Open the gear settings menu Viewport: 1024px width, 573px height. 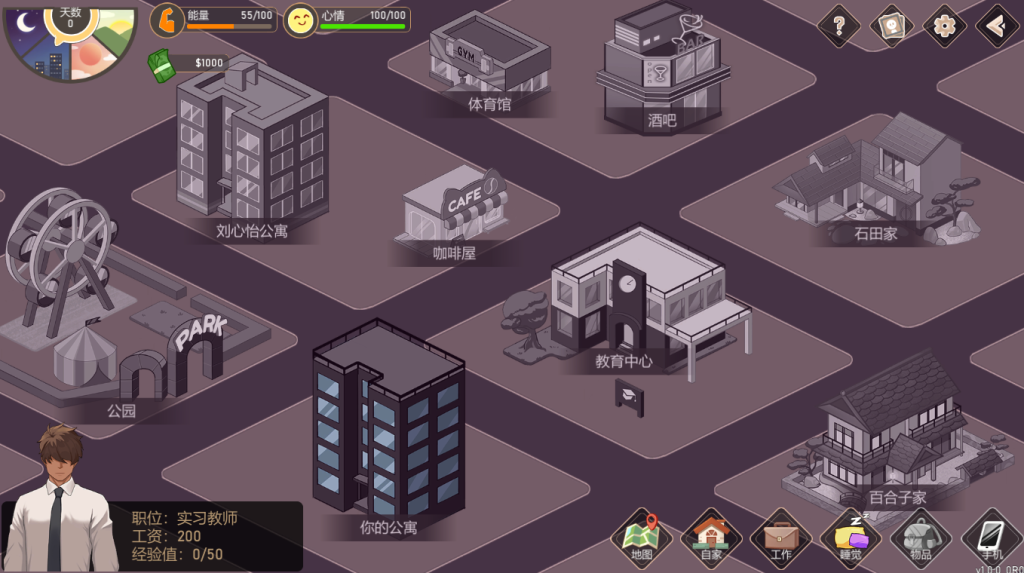(944, 26)
